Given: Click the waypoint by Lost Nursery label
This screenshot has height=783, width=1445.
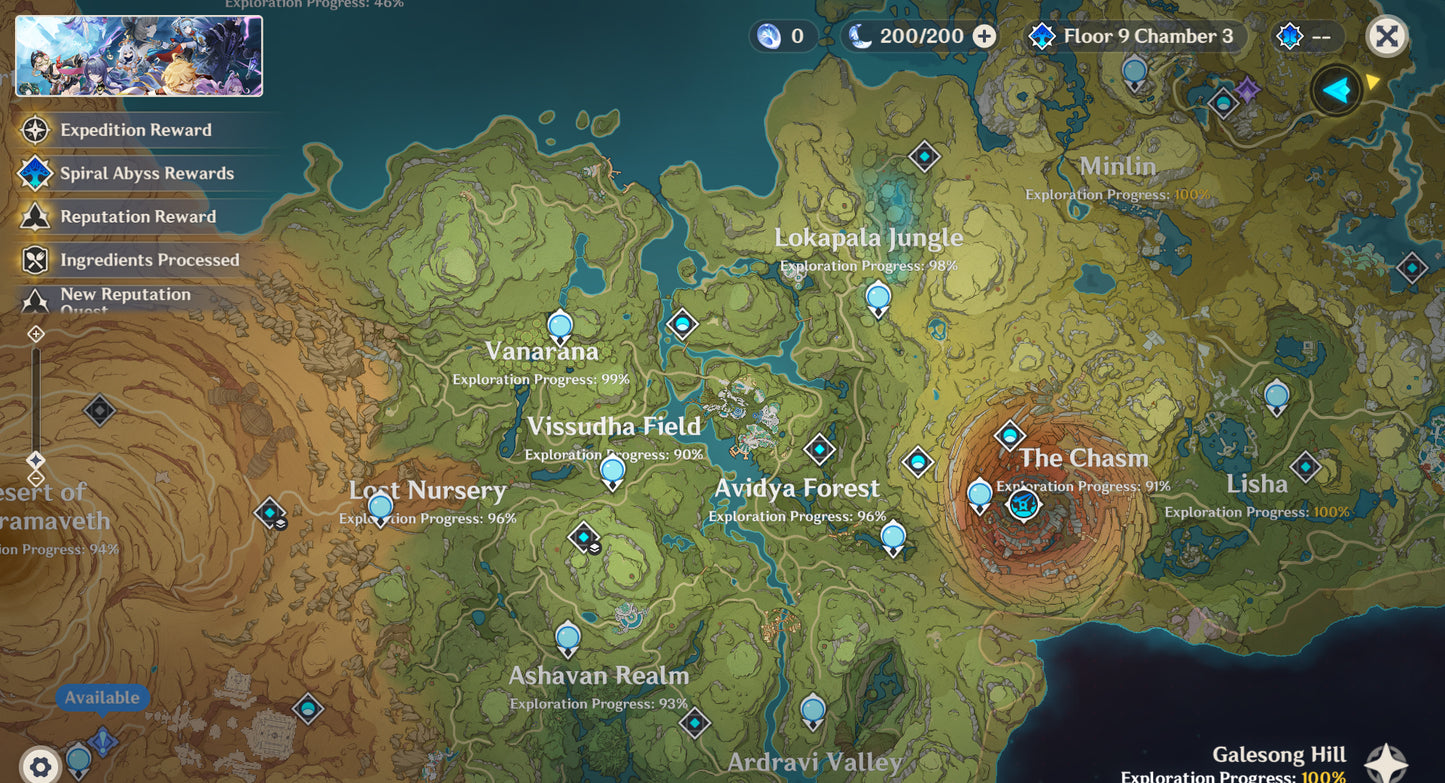Looking at the screenshot, I should click(381, 507).
